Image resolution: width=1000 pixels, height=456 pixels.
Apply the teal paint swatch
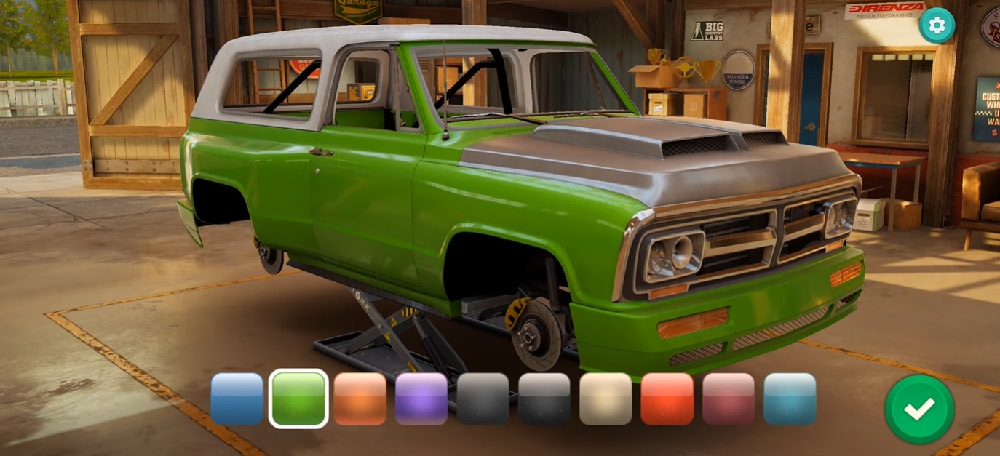(790, 398)
